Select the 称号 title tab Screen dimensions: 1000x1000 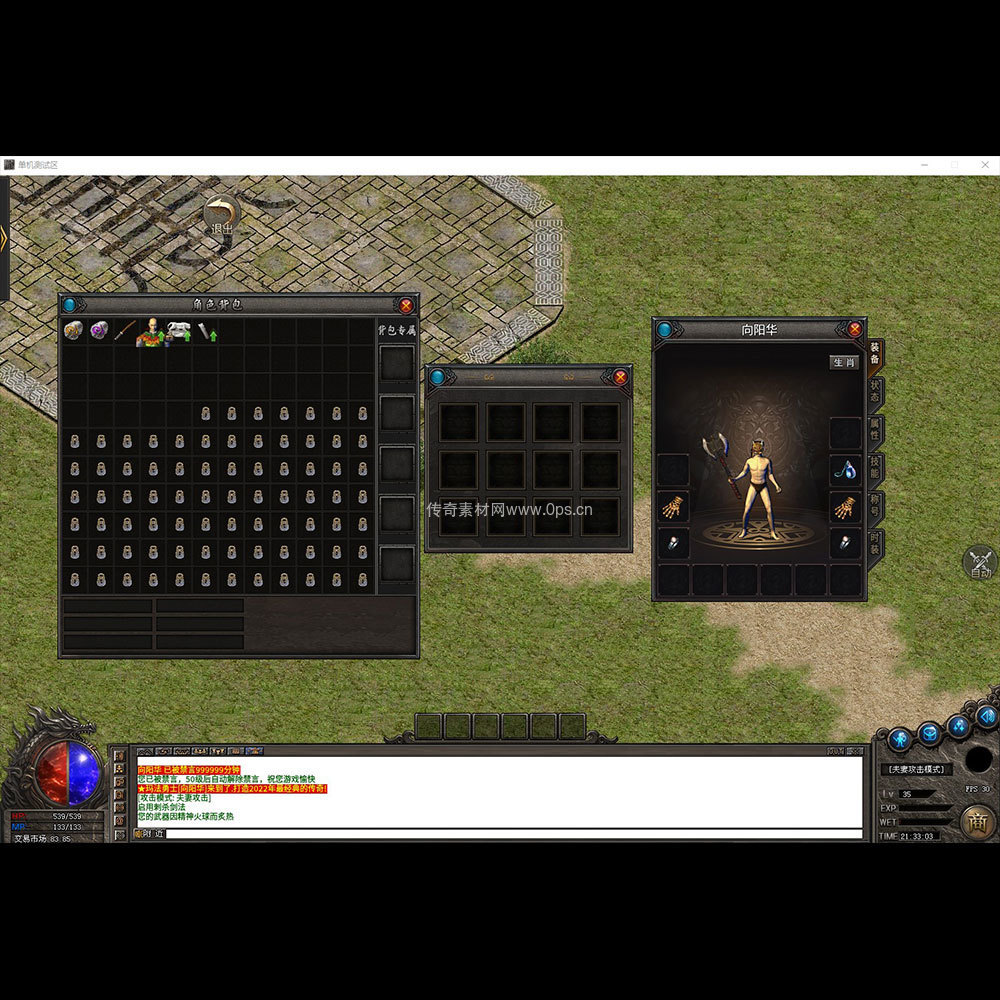tap(875, 505)
